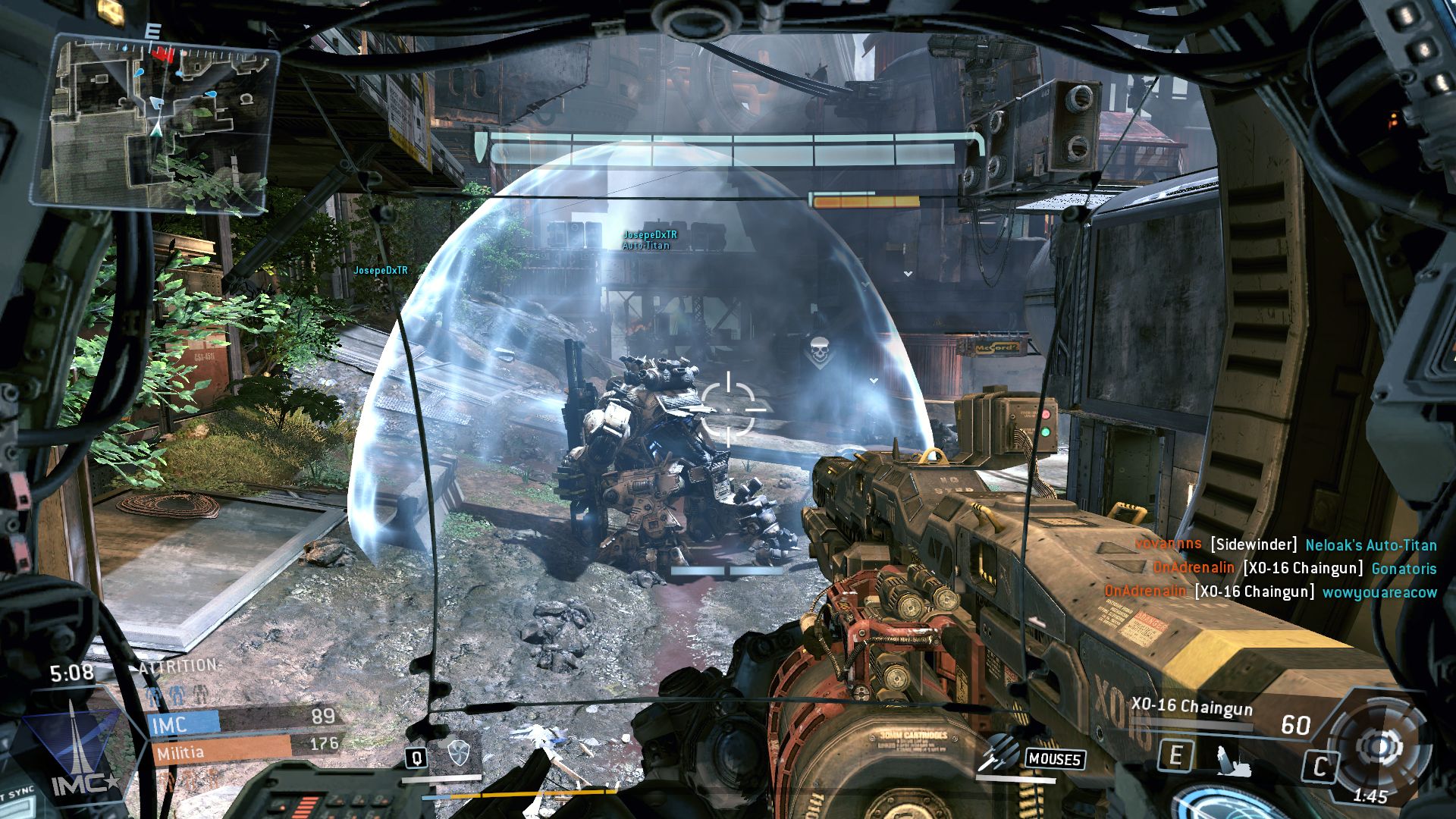Click the titan melee fist icon

pos(1235,760)
